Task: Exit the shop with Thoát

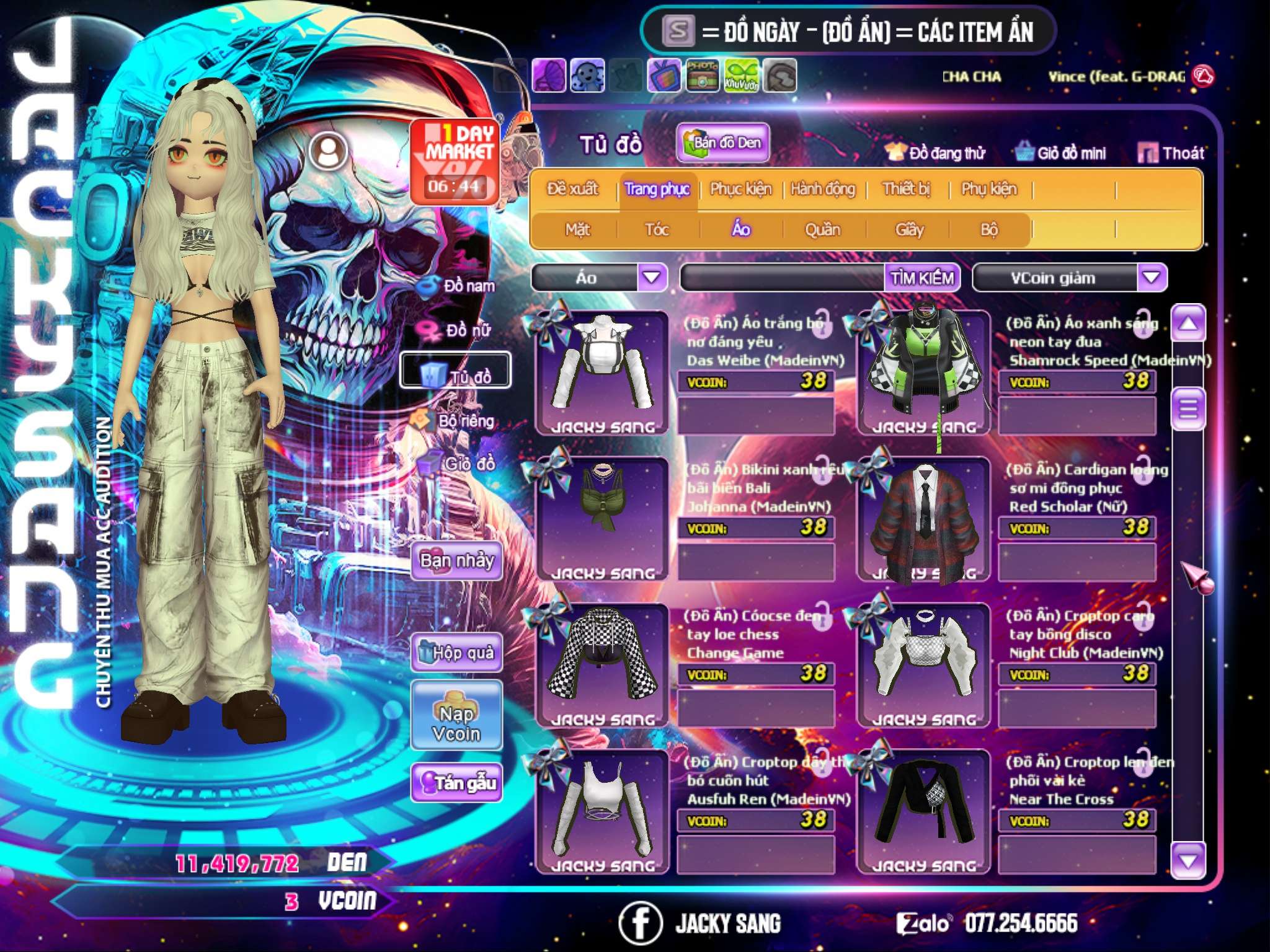Action: tap(1171, 153)
